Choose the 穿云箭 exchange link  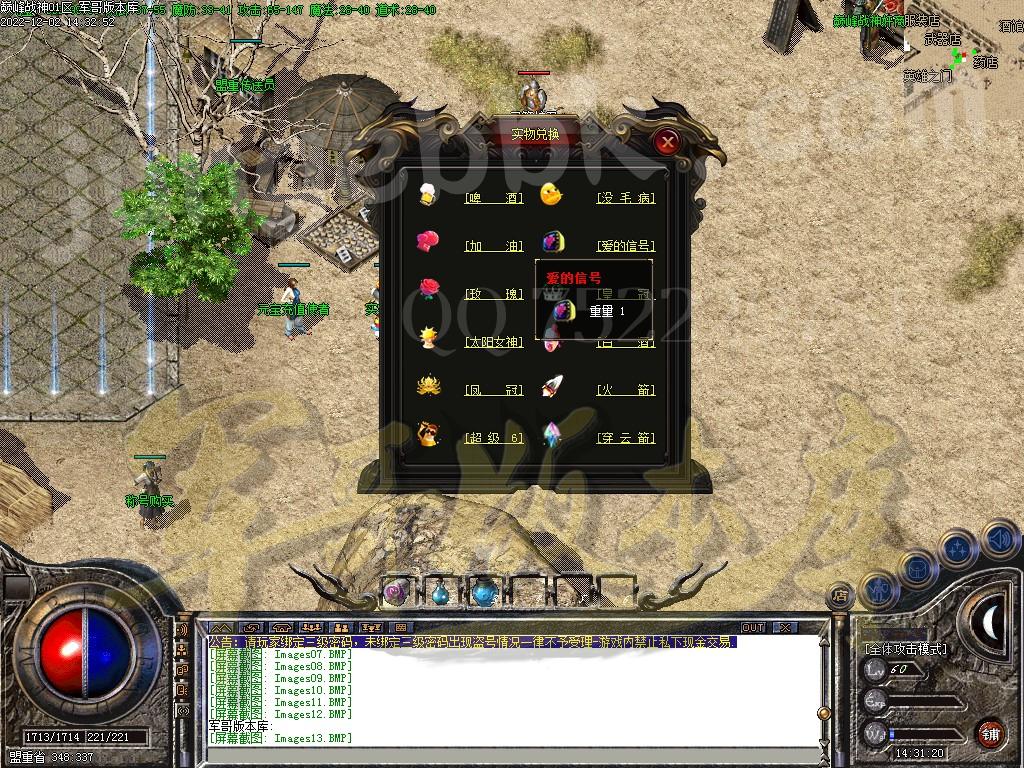tap(626, 438)
